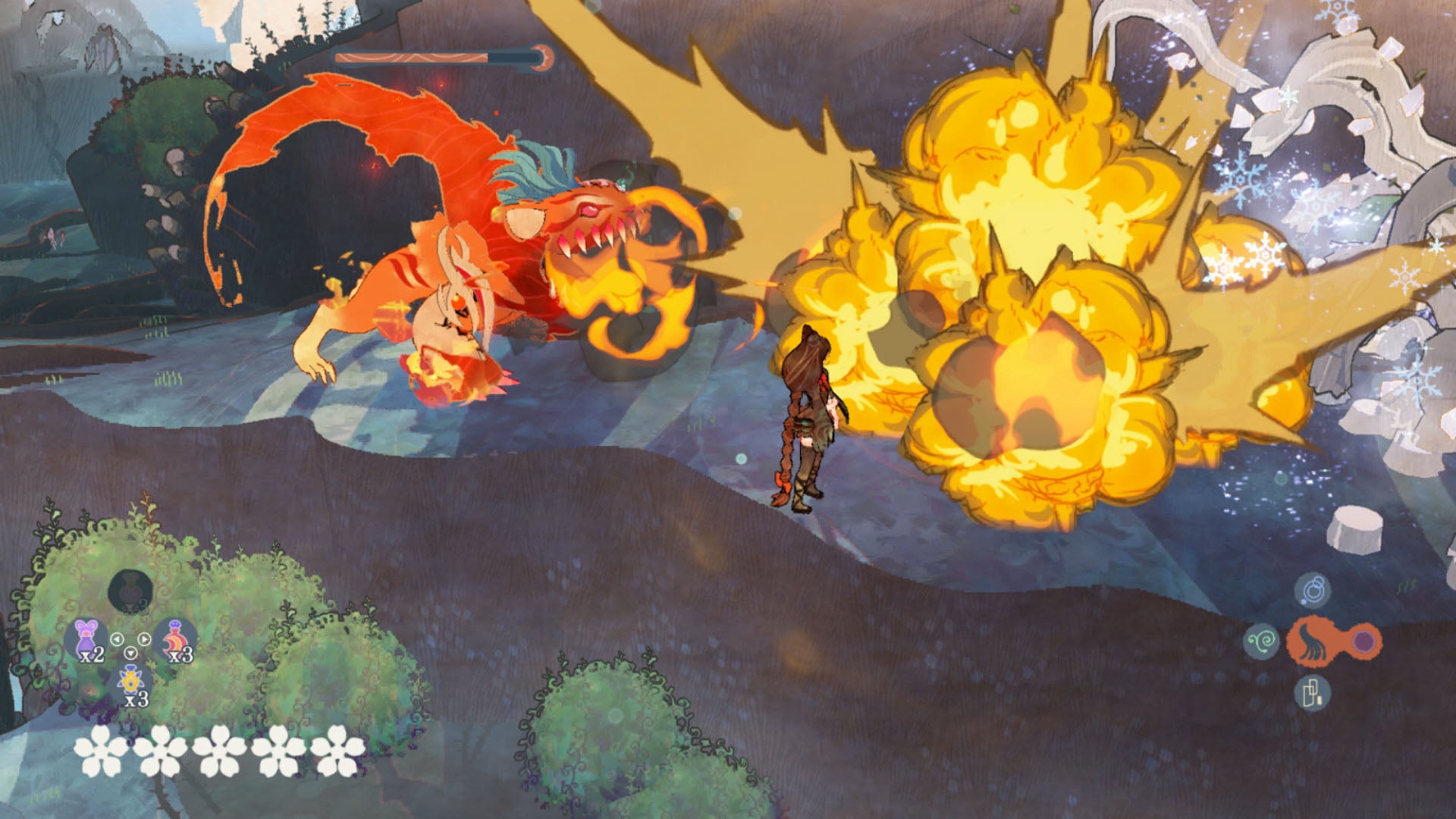Click the stacked-papers inventory icon bottom right
Screen dimensions: 1456x819
coord(1313,692)
